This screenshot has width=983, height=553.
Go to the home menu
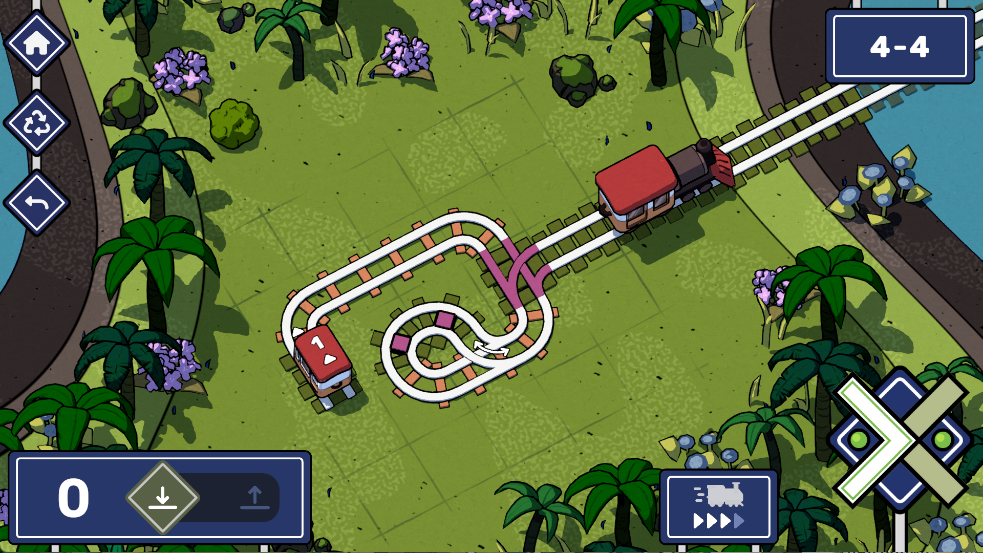(37, 43)
